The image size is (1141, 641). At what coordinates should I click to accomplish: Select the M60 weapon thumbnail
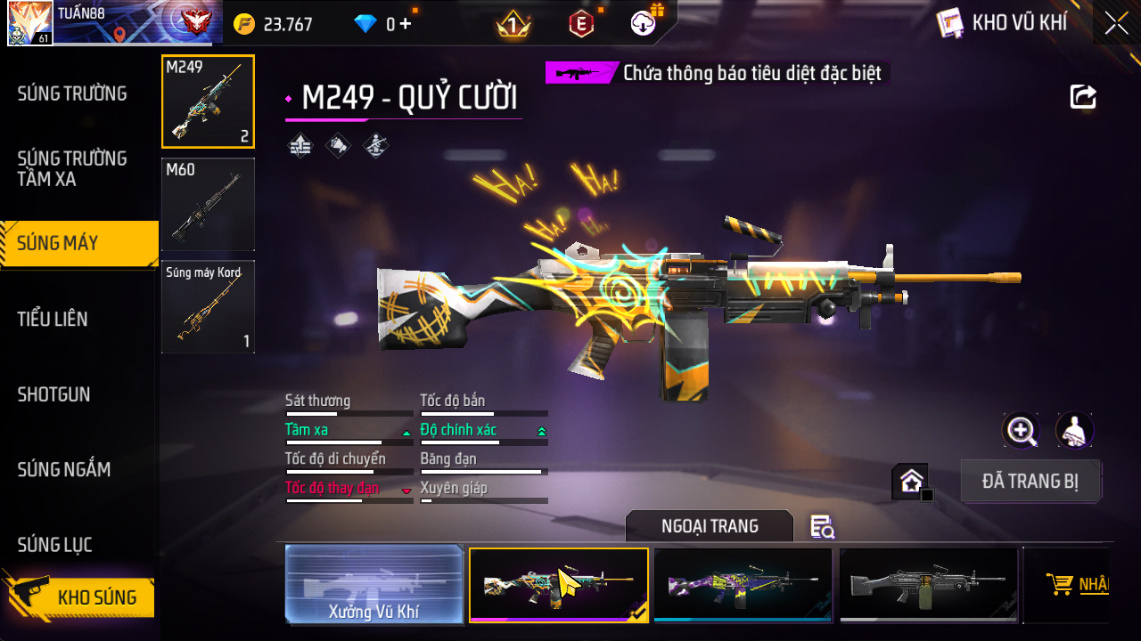click(208, 204)
